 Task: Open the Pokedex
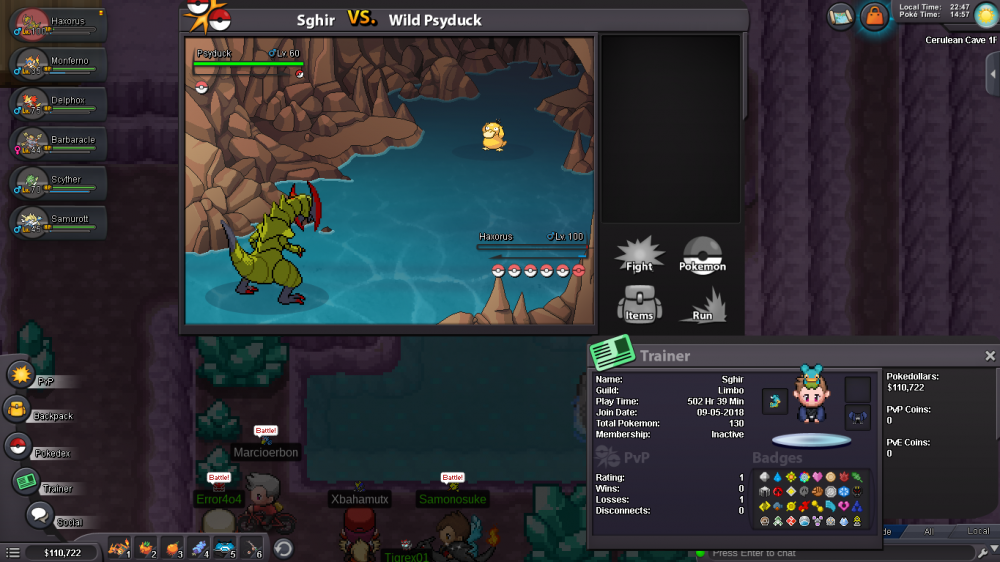[x=18, y=447]
